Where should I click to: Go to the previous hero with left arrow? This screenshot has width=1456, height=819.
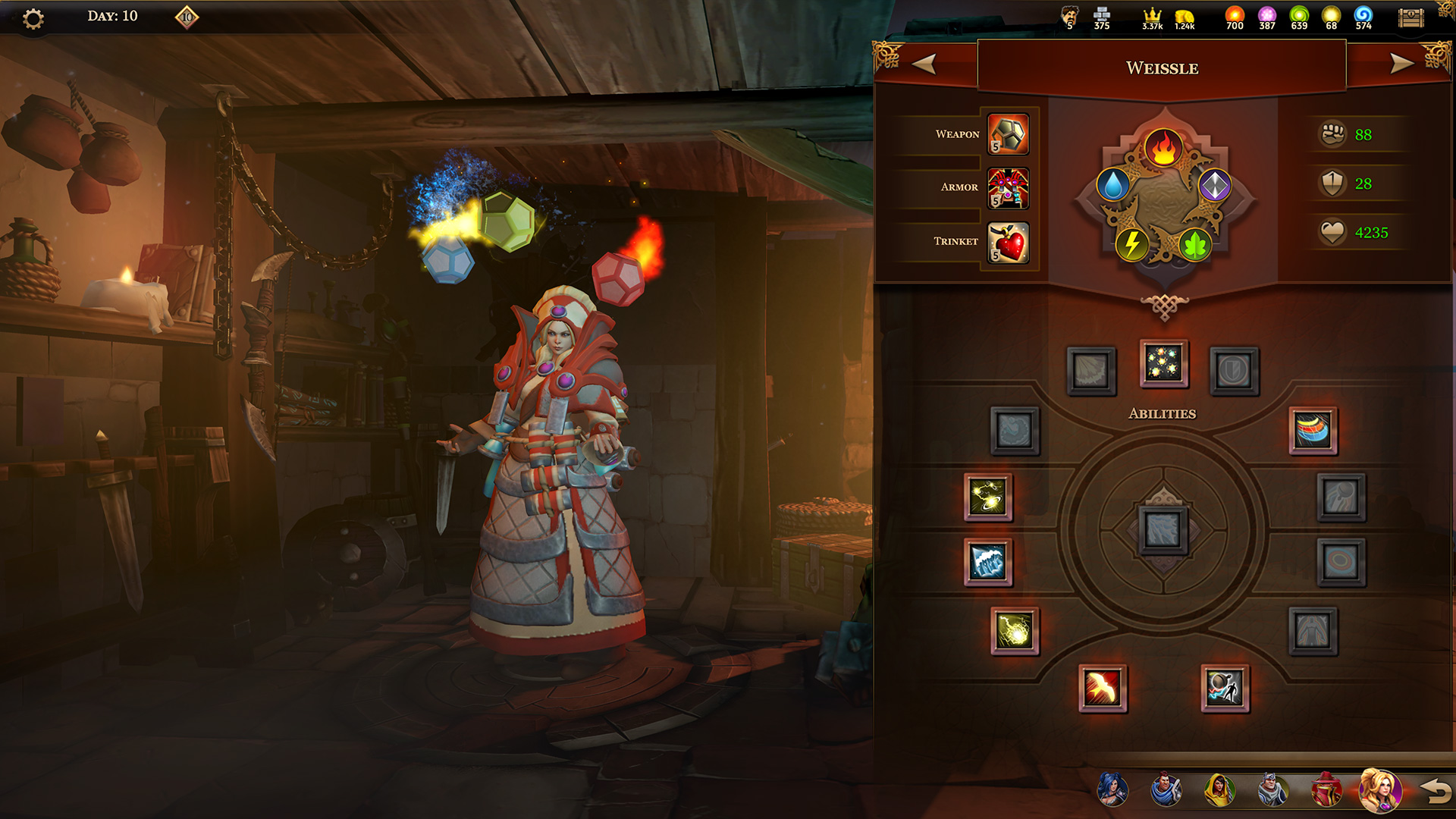click(x=924, y=64)
